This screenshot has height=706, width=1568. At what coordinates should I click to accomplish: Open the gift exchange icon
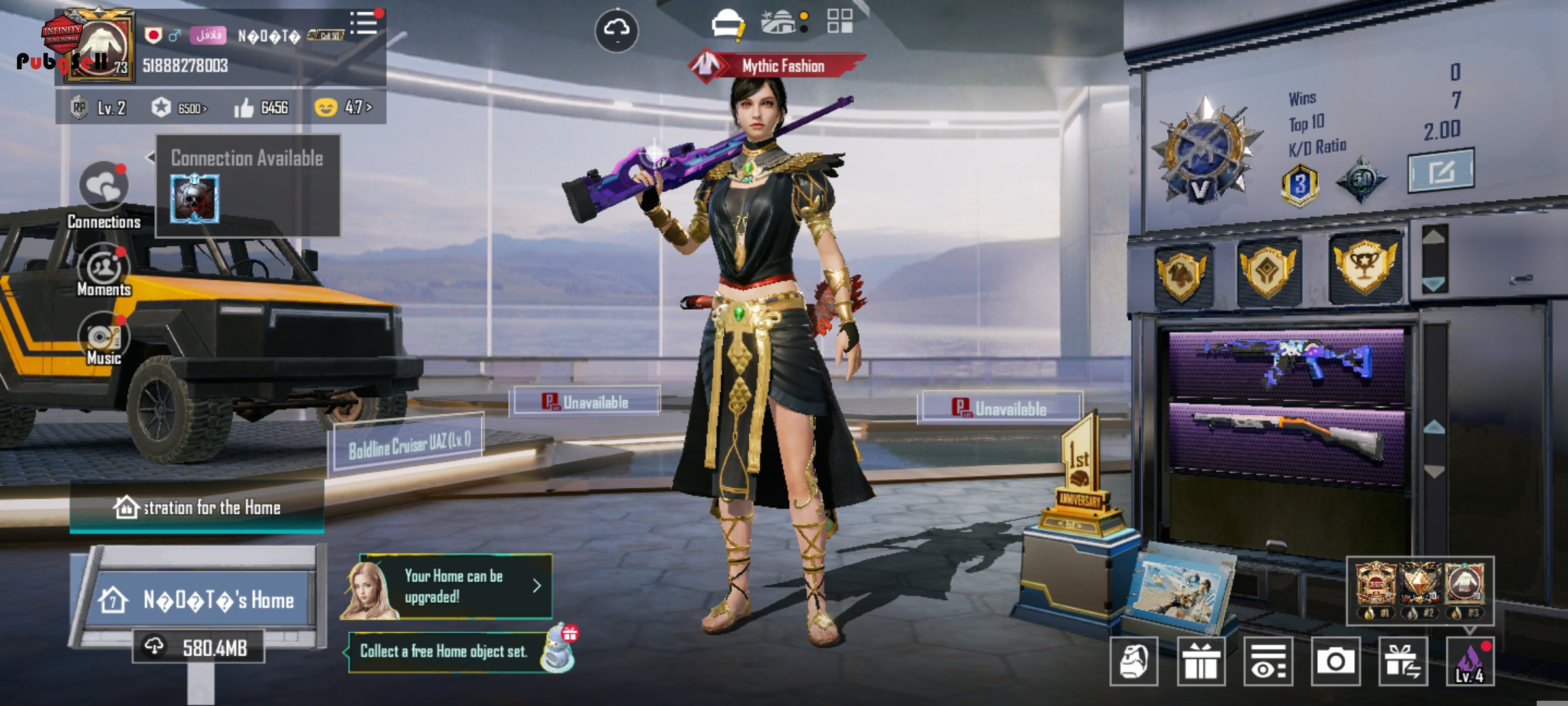tap(1403, 662)
